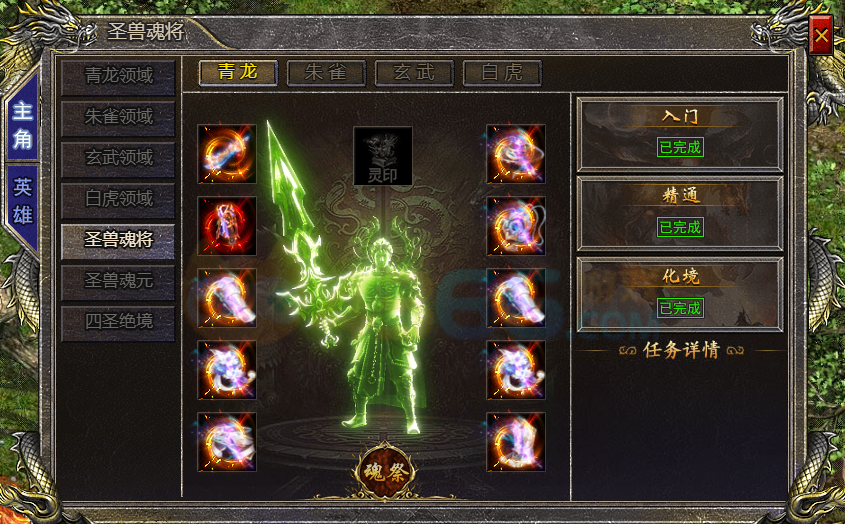
Task: Select the red warrior figure equipment slot
Action: click(227, 226)
